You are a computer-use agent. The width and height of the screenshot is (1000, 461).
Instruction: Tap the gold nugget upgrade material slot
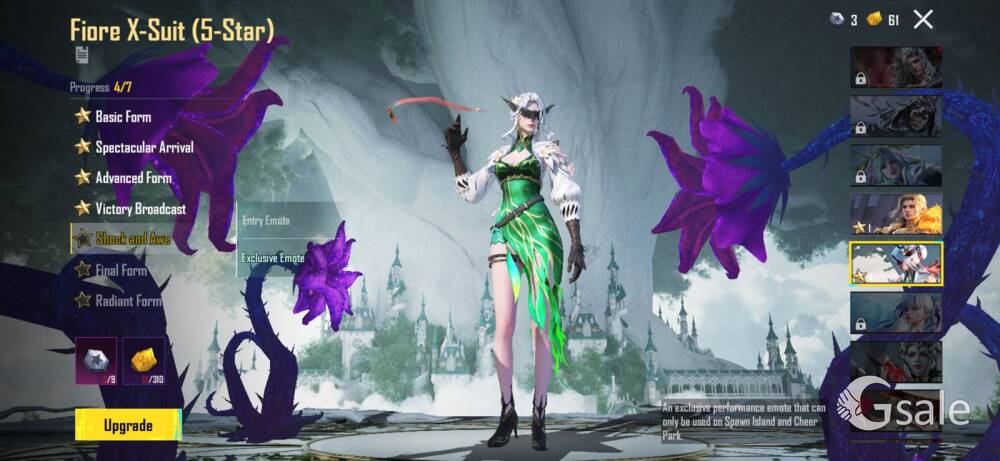144,361
